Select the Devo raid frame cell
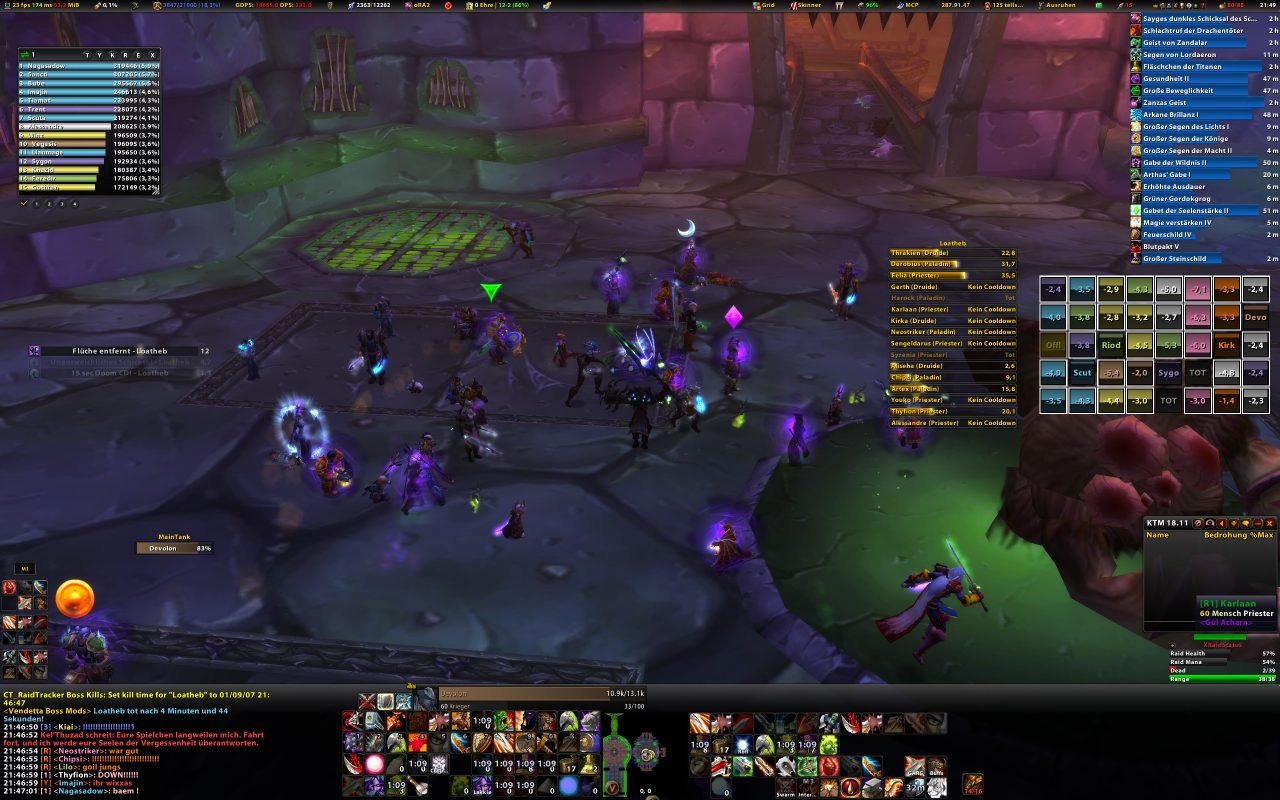 (x=1255, y=317)
